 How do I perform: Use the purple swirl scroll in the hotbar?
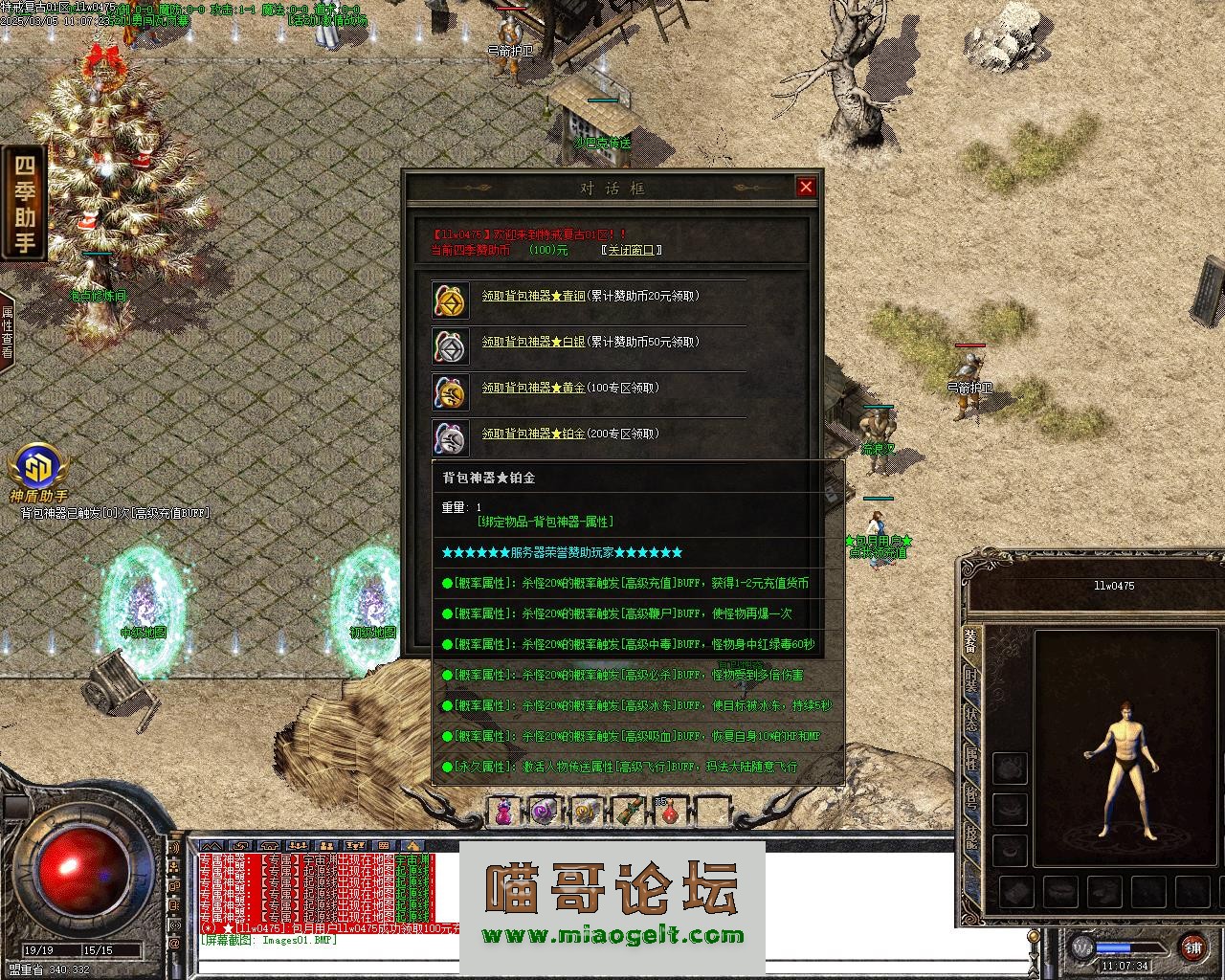(x=544, y=813)
